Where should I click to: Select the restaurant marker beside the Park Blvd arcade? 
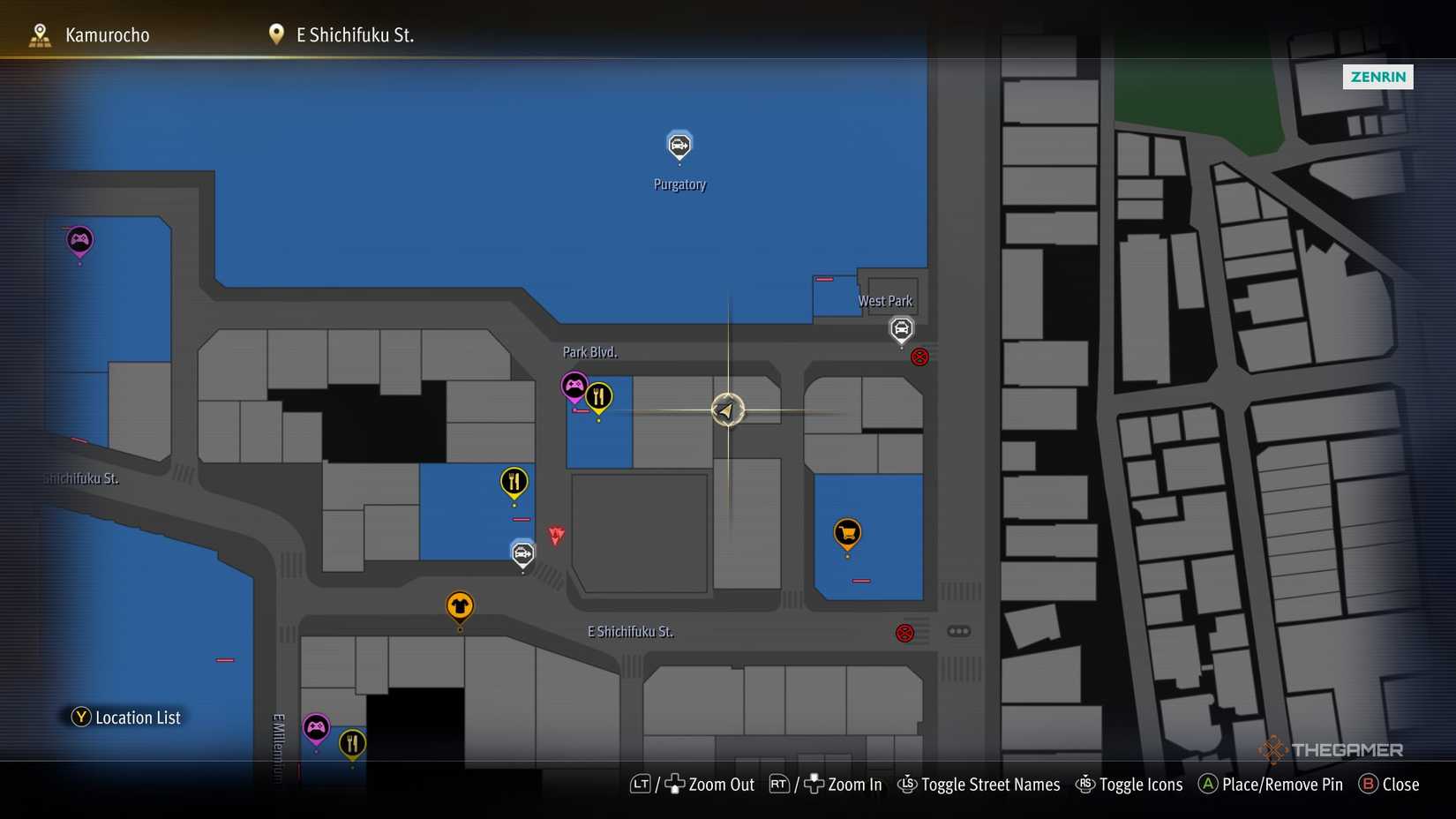point(598,395)
